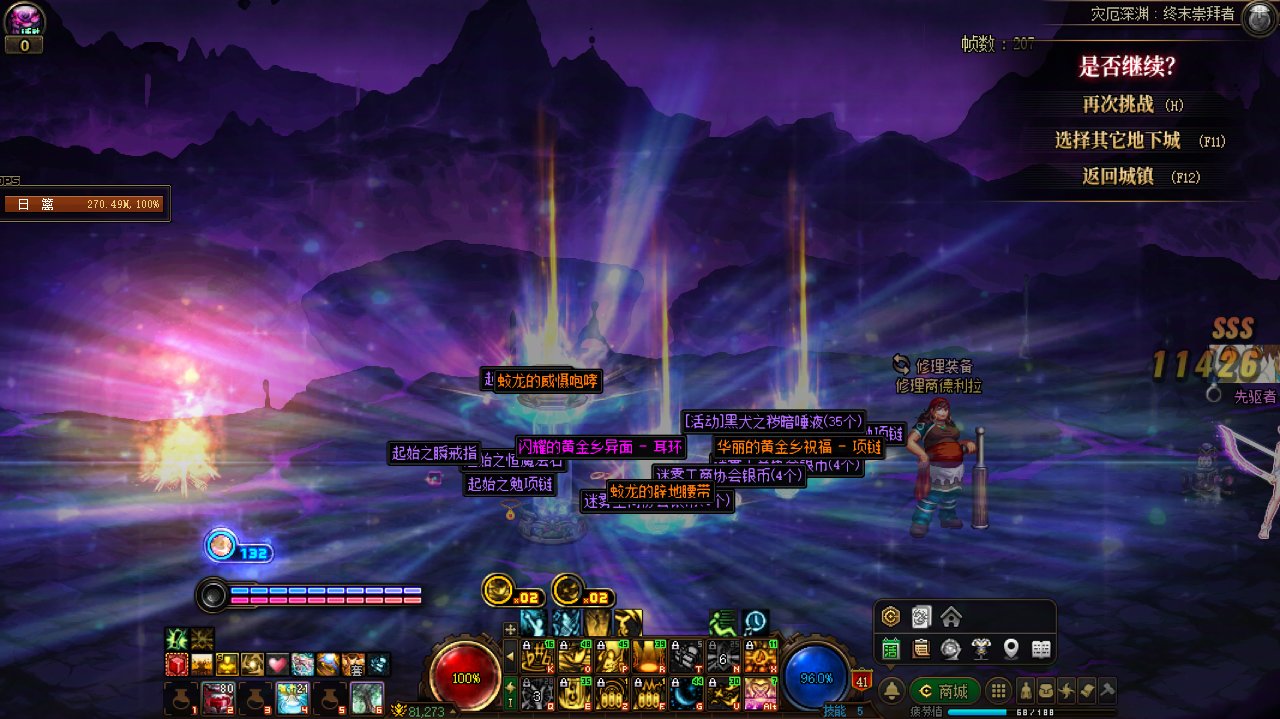Activate the blue crescent skill on G
The width and height of the screenshot is (1280, 719).
(x=685, y=692)
